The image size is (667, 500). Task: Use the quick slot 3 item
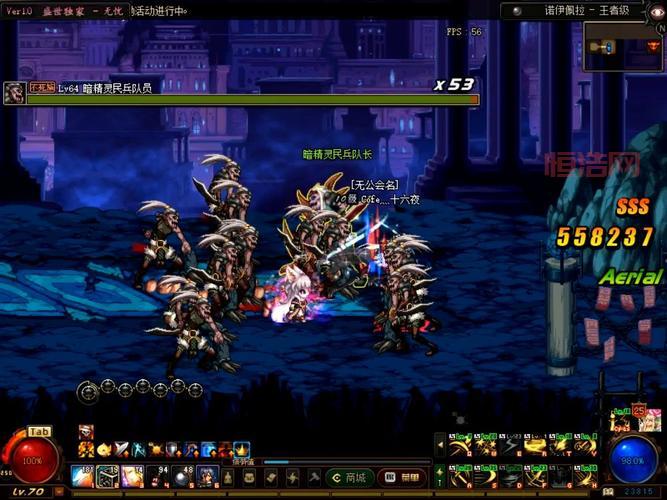(x=133, y=477)
